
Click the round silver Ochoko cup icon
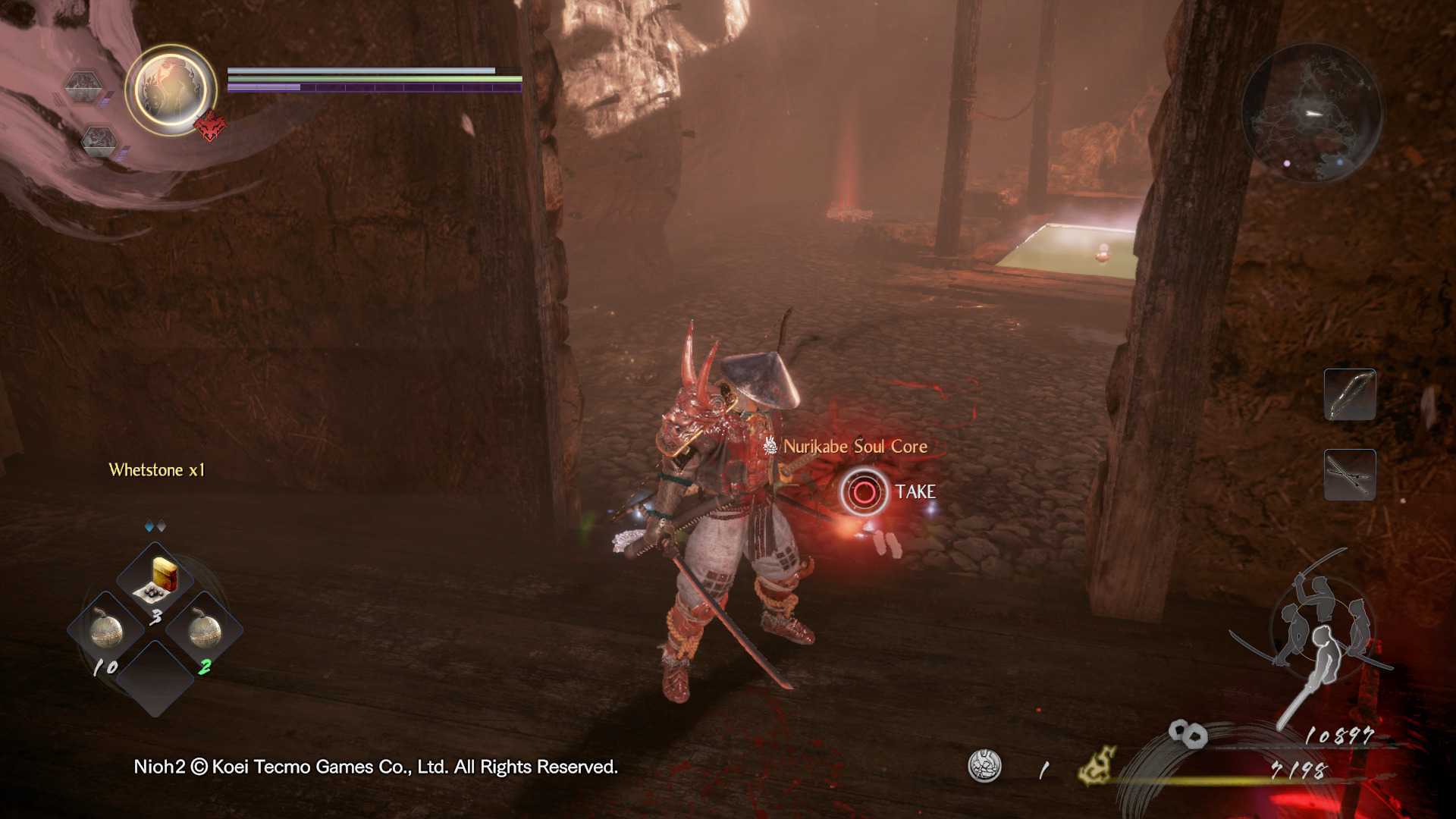click(984, 766)
